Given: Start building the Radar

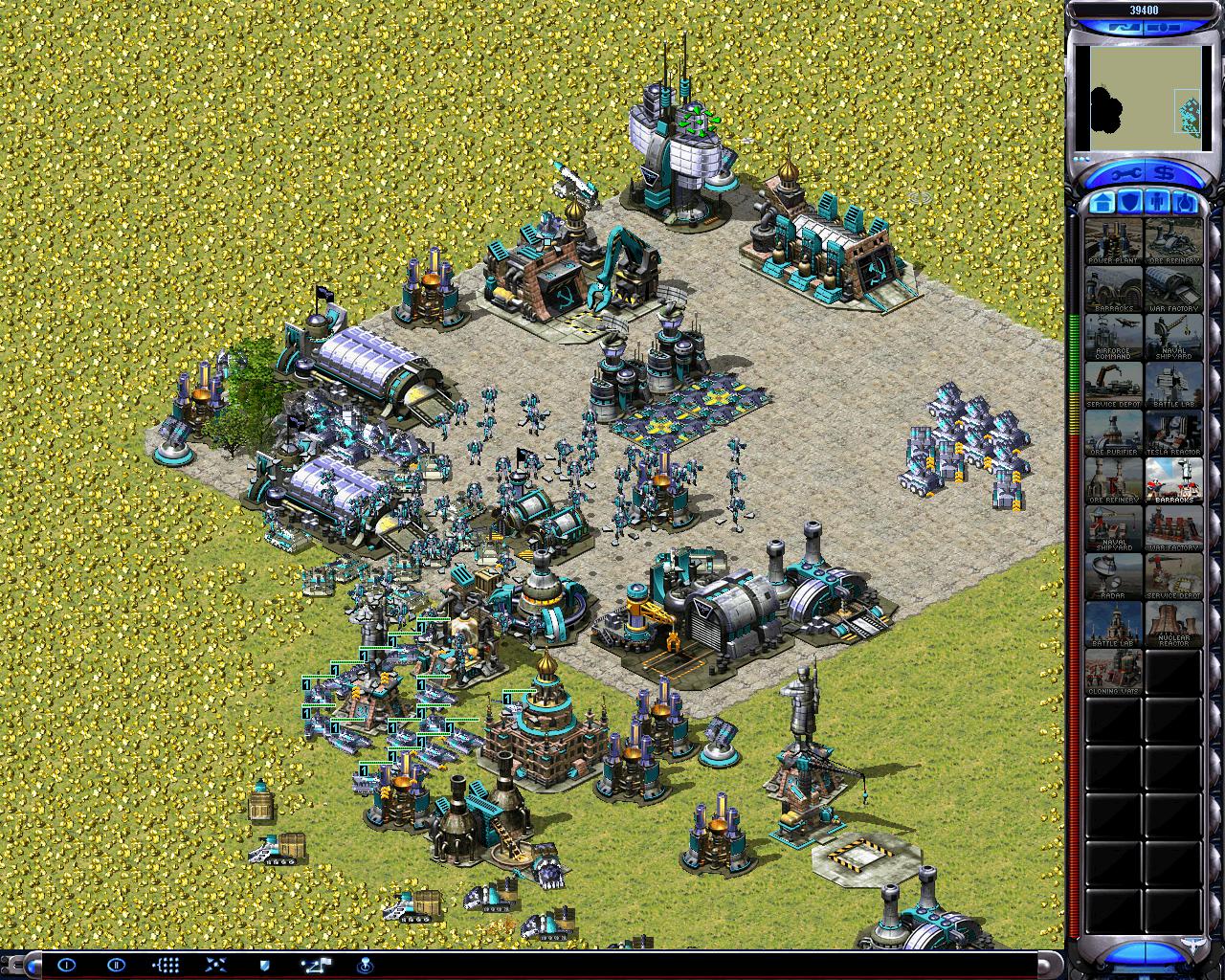Looking at the screenshot, I should tap(1113, 575).
